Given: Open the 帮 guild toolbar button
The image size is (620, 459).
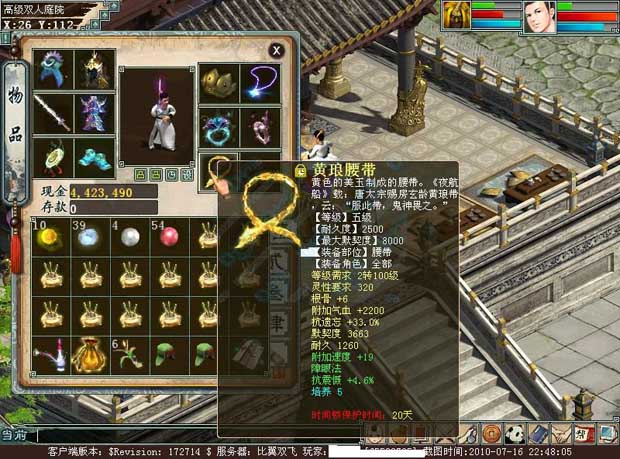Looking at the screenshot, I should 581,433.
